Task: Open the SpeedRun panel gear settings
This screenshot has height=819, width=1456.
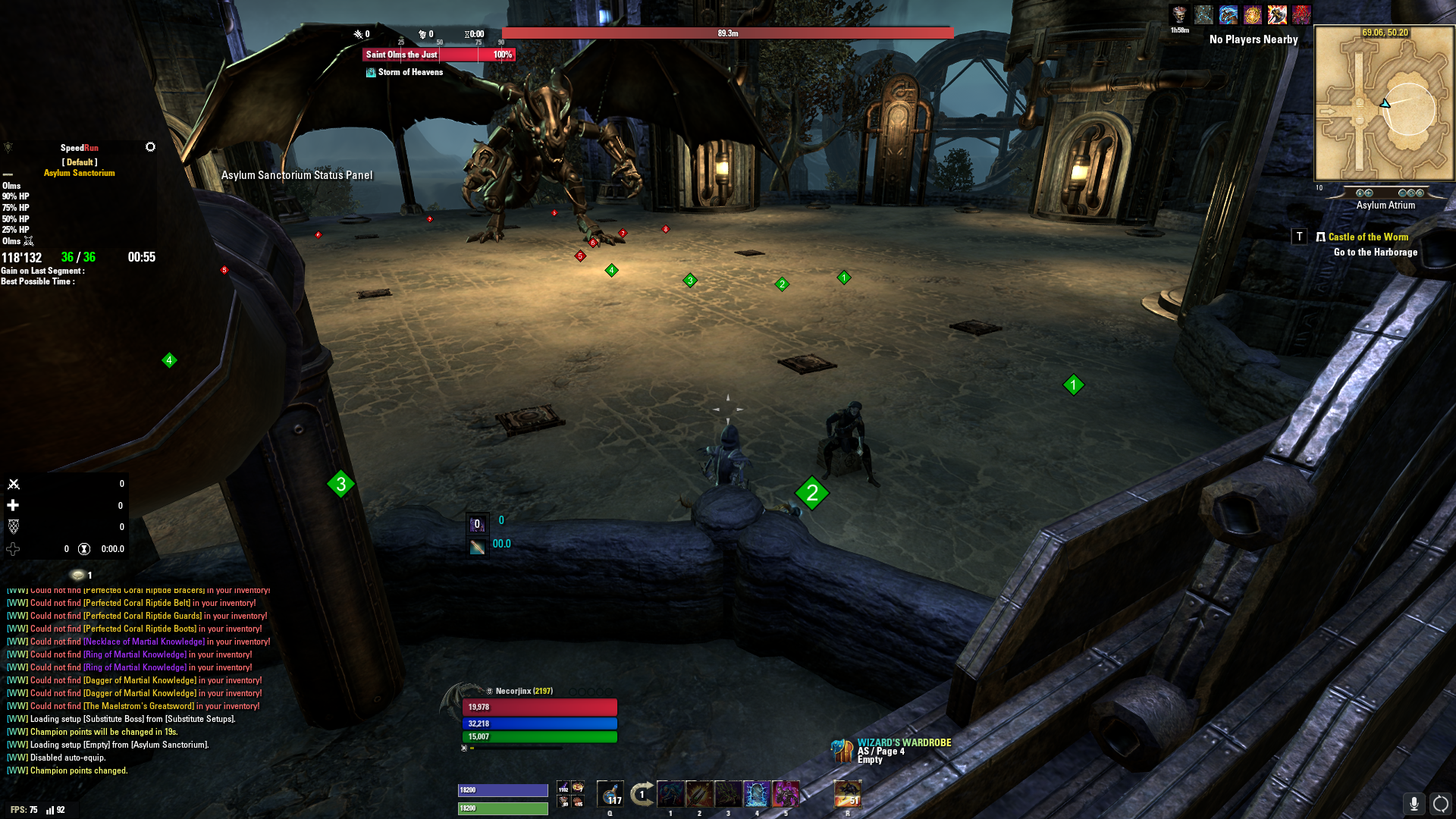Action: (x=150, y=147)
